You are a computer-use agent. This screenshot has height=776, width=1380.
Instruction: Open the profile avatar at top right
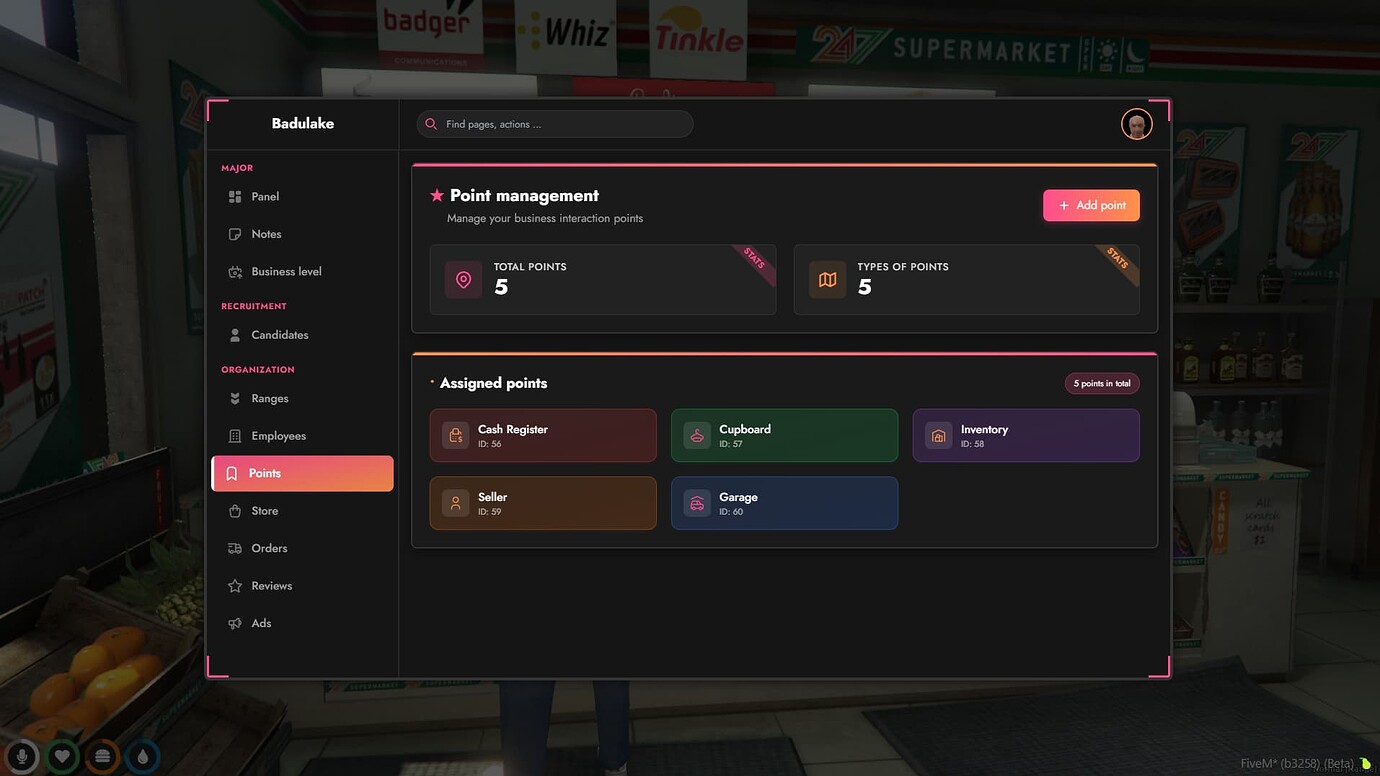point(1136,123)
